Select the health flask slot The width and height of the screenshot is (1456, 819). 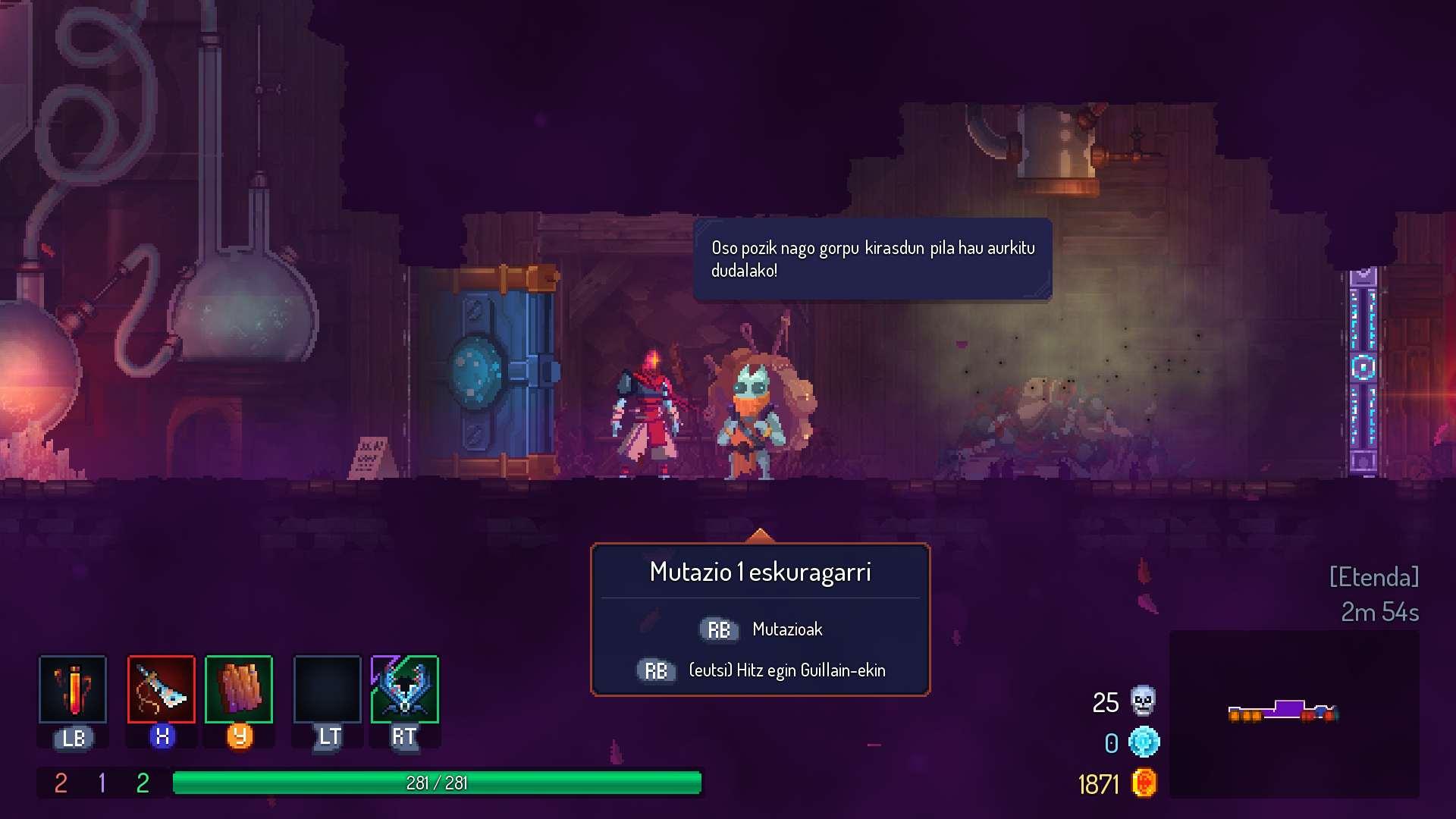click(73, 689)
